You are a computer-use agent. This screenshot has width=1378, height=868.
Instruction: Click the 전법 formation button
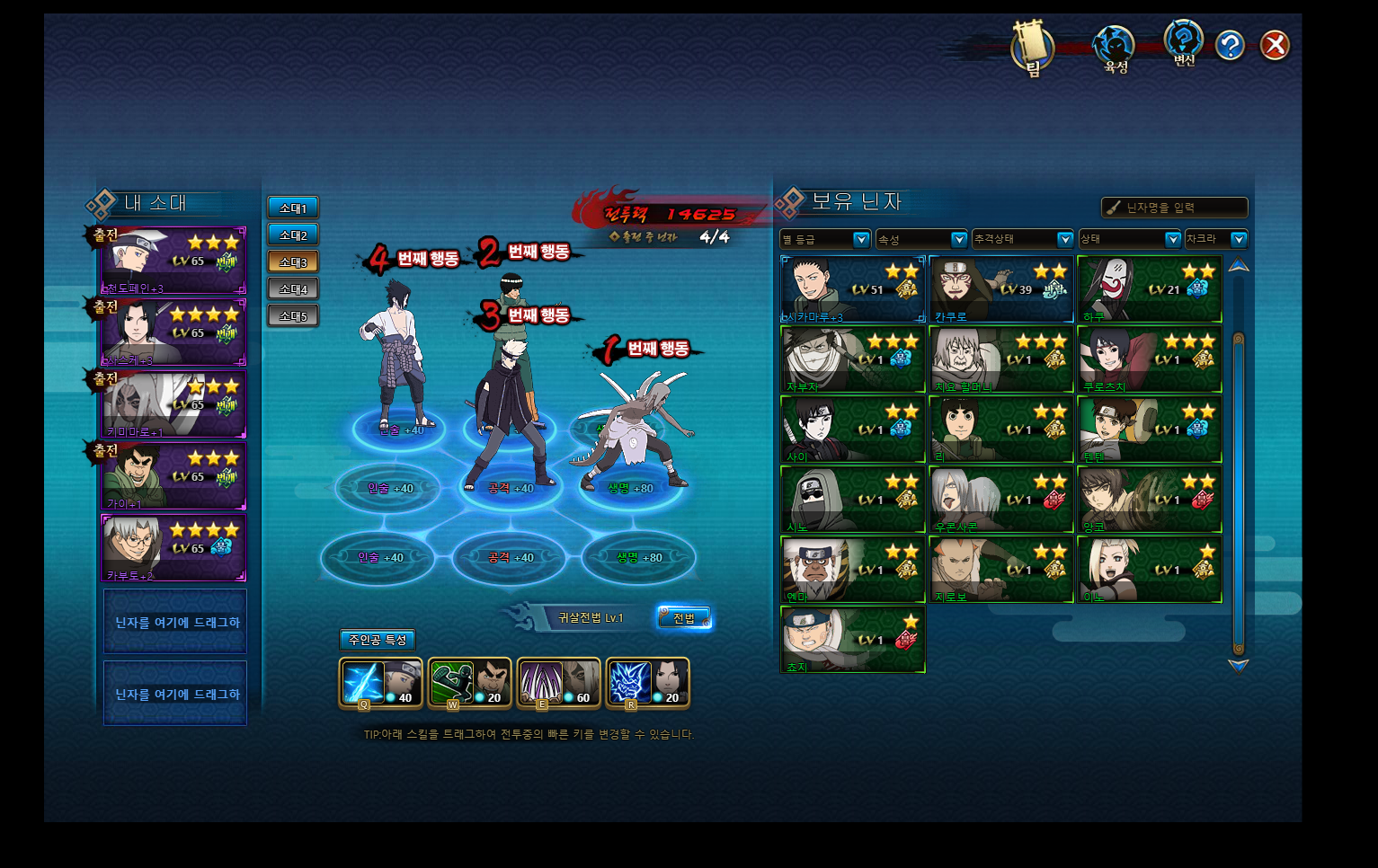click(684, 618)
